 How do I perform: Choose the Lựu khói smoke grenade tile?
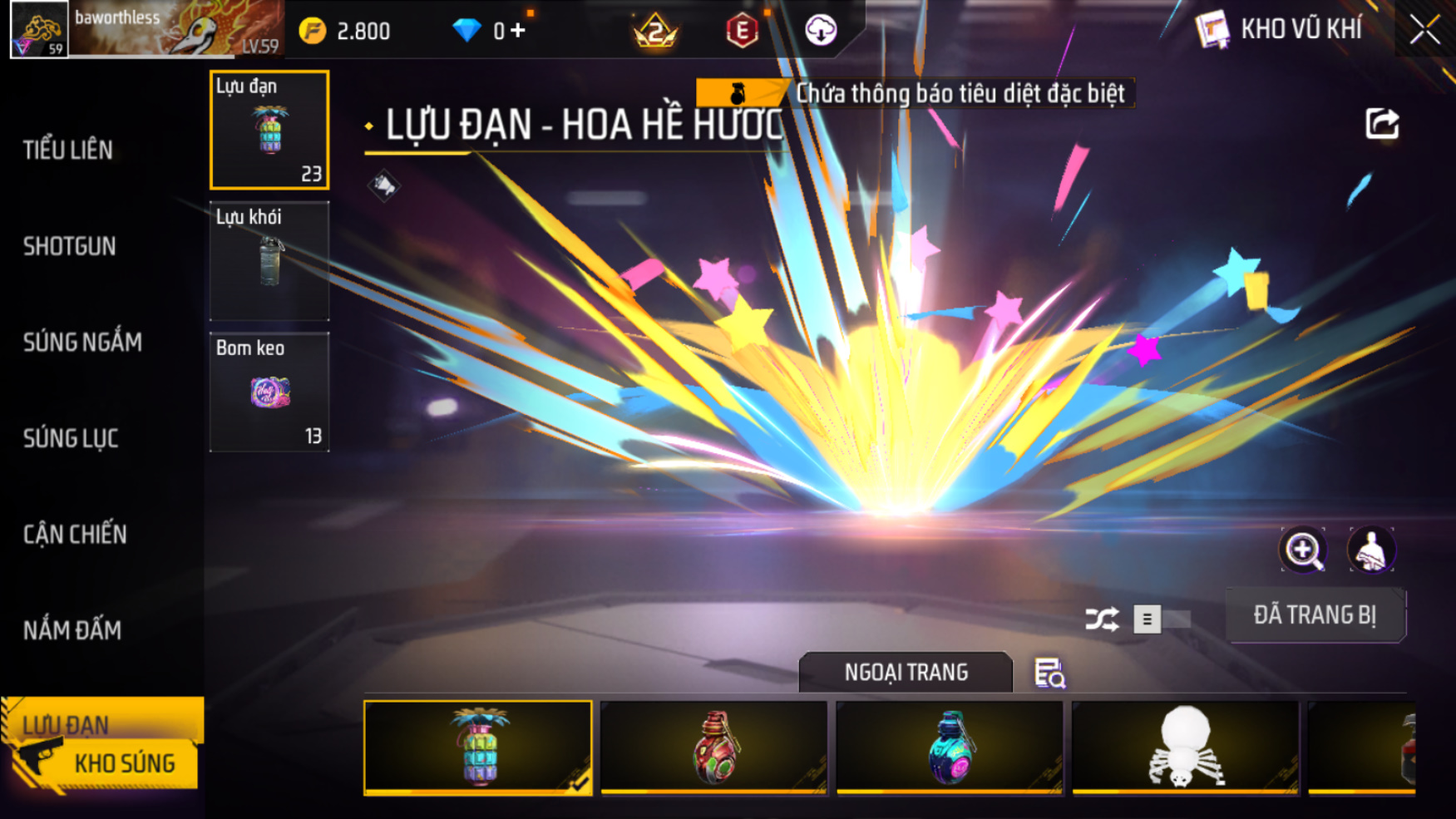coord(269,261)
